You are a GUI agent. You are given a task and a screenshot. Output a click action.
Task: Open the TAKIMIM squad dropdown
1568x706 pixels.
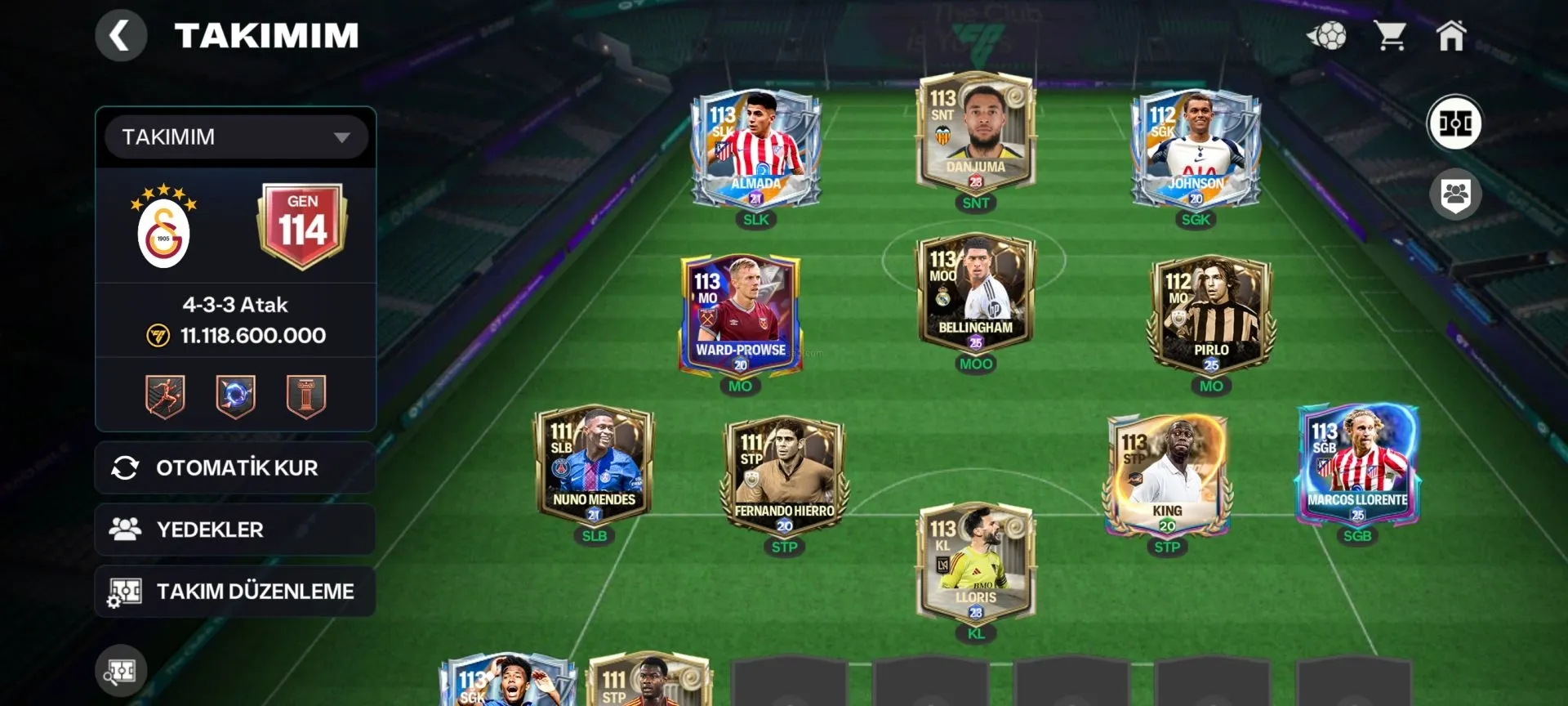pyautogui.click(x=236, y=137)
